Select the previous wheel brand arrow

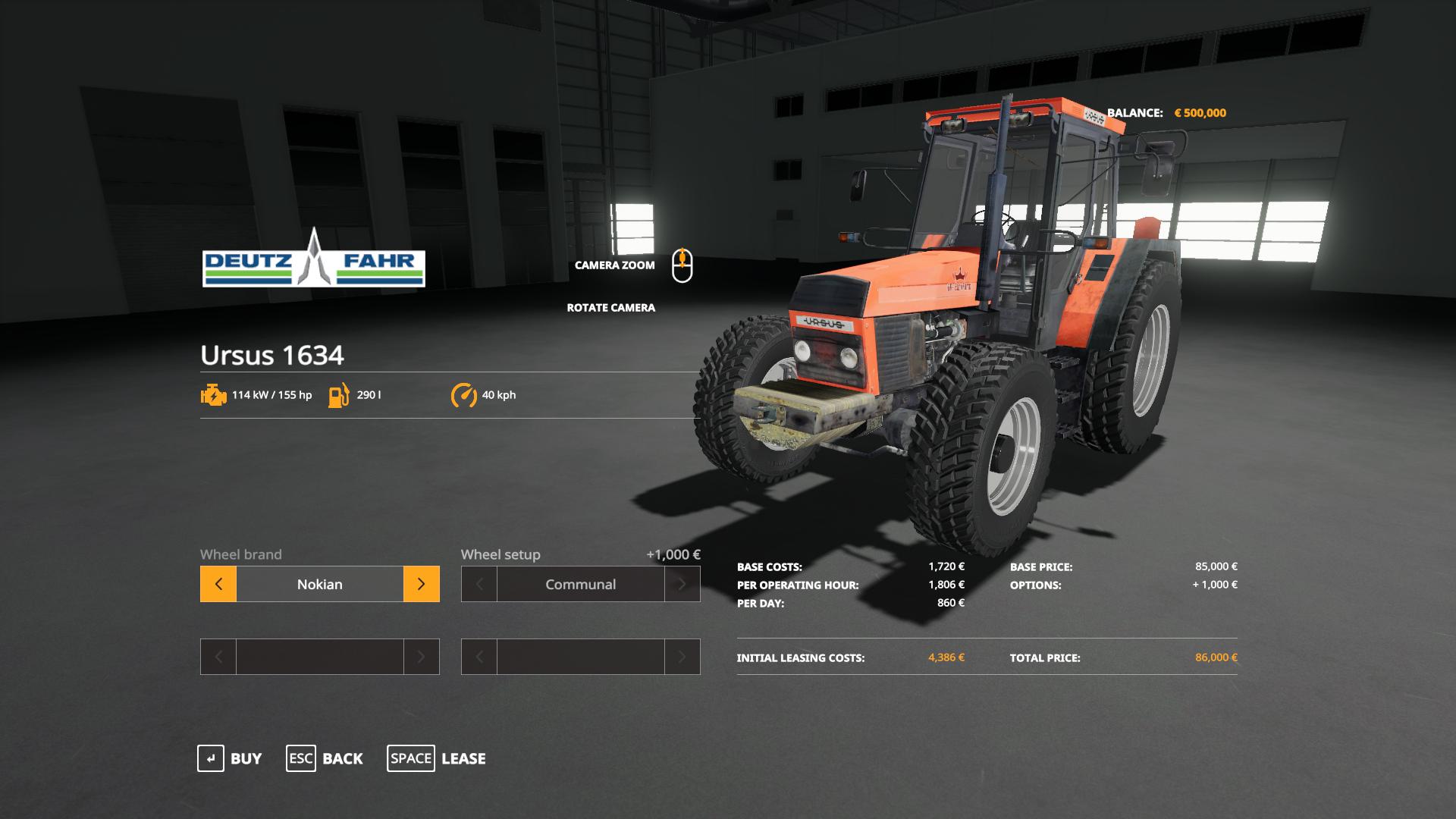pos(218,584)
